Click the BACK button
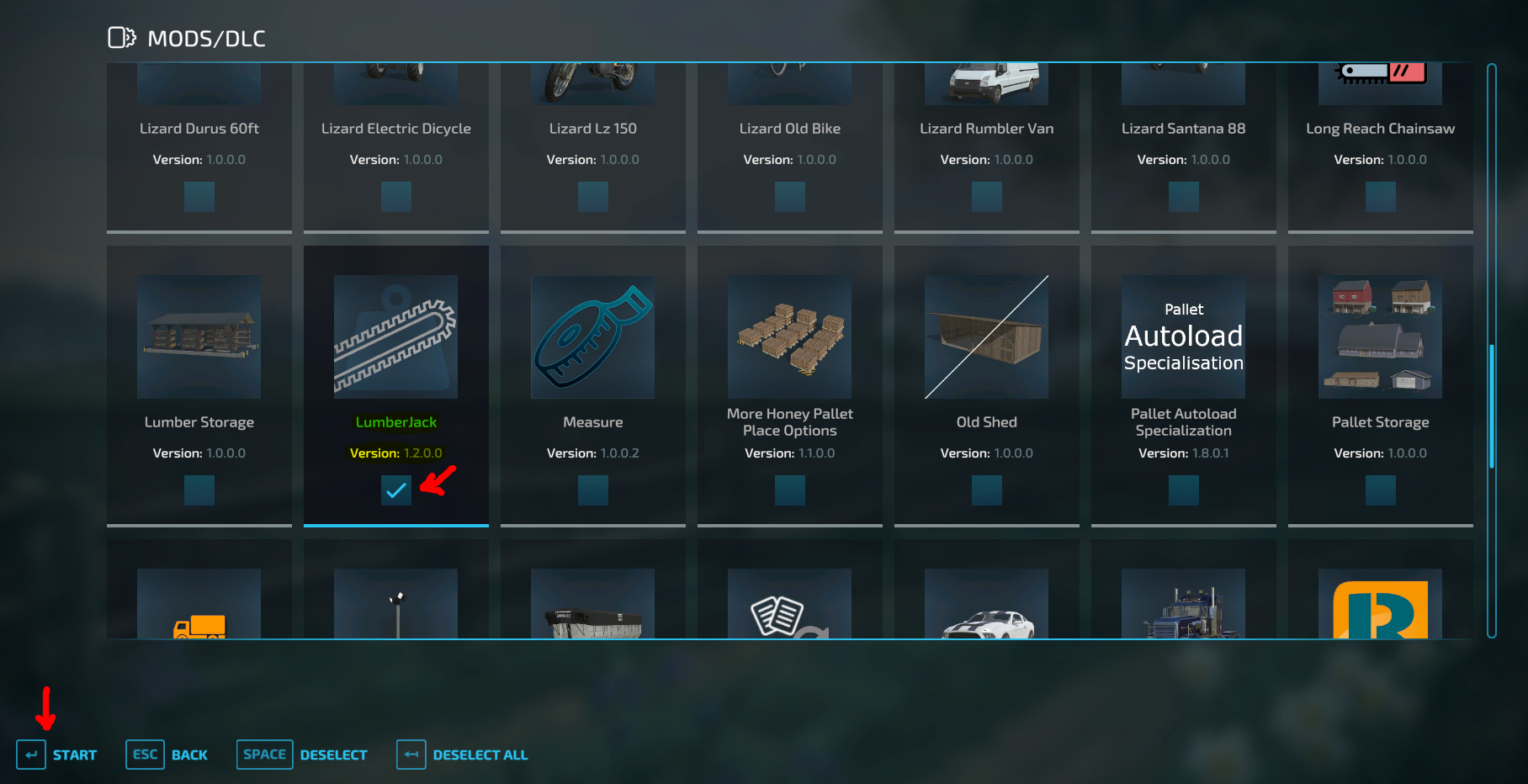Image resolution: width=1528 pixels, height=784 pixels. tap(168, 755)
